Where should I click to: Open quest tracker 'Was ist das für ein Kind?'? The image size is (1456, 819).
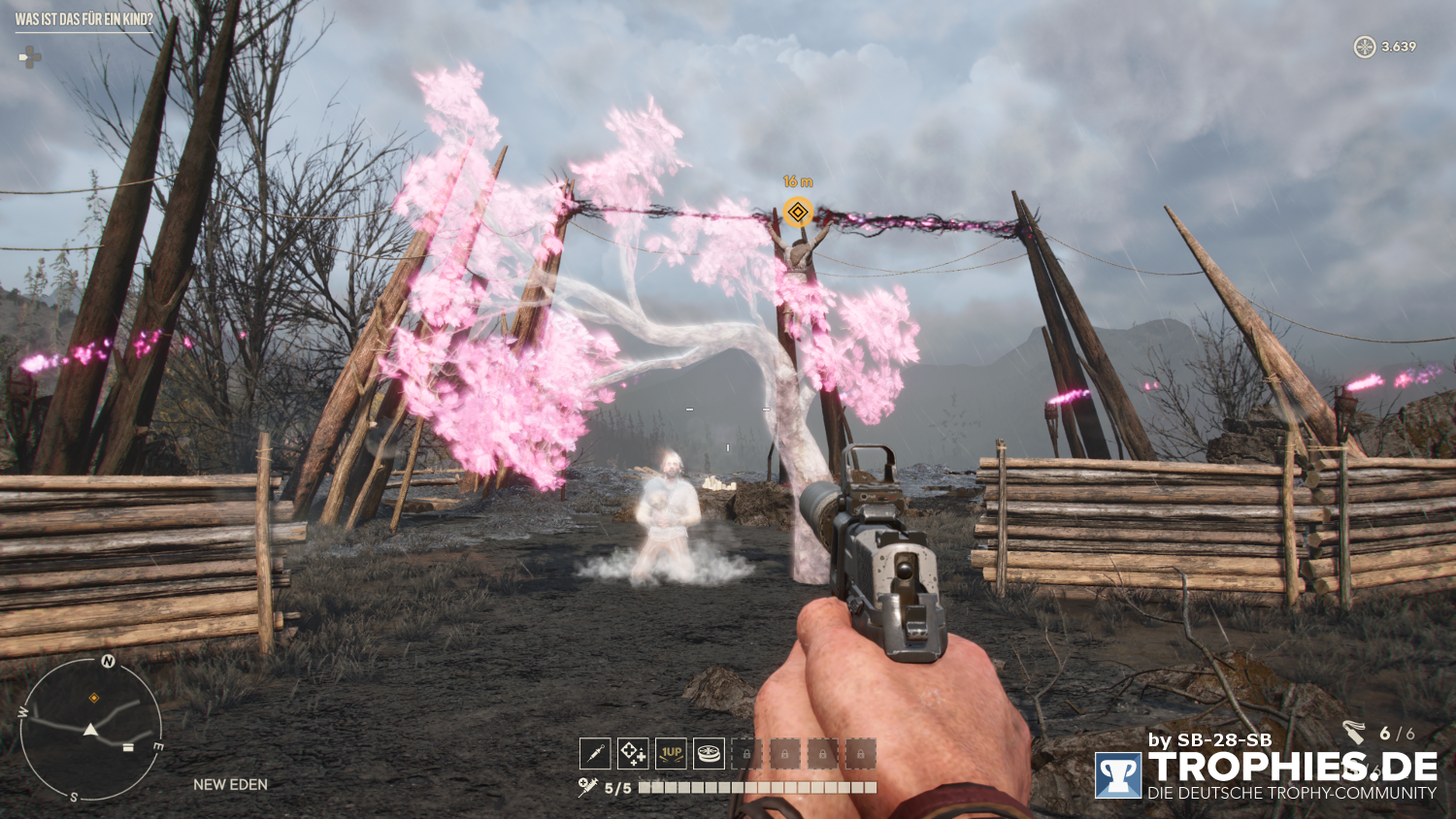point(84,19)
